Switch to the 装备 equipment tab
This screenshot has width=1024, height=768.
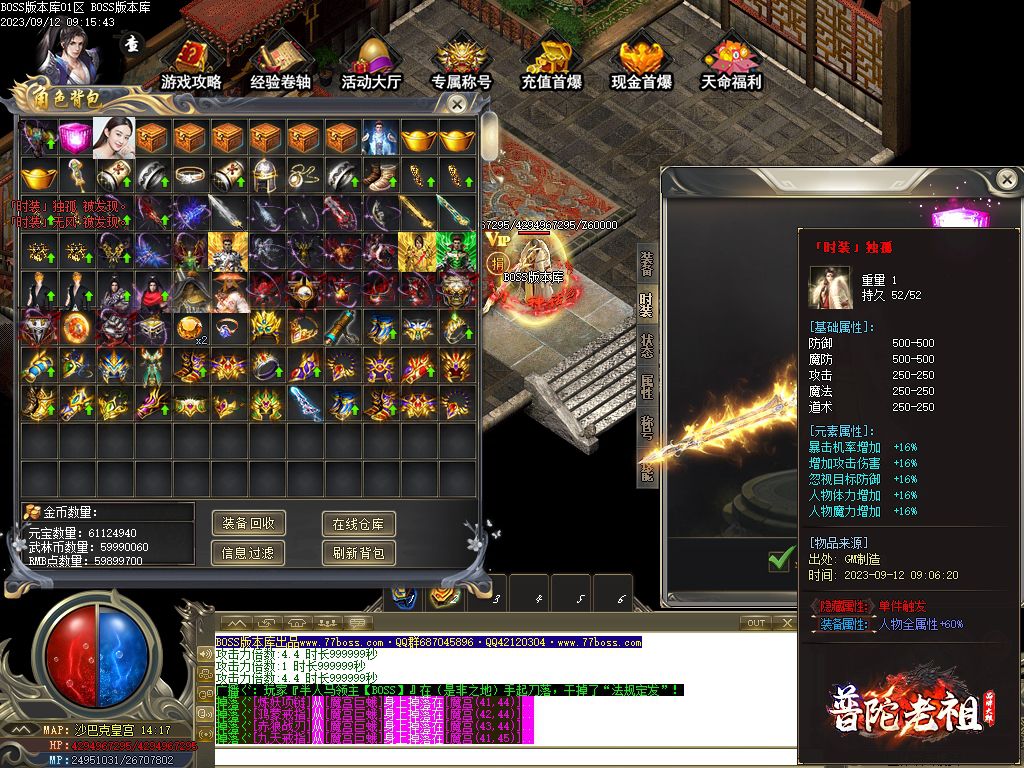tap(647, 264)
